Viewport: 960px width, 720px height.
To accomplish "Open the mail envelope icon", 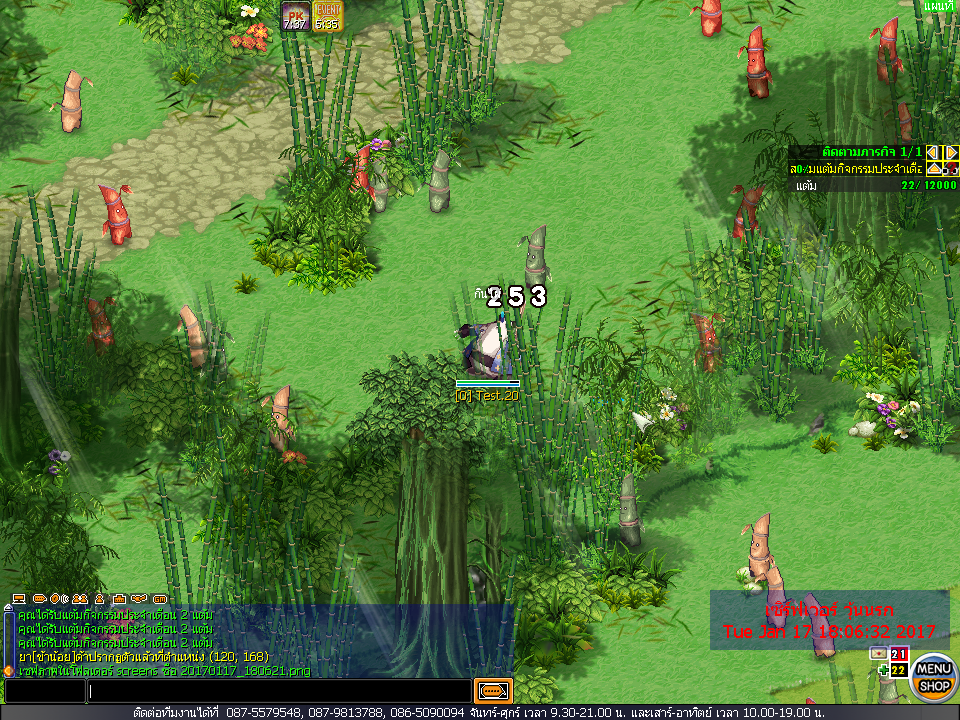I will point(879,653).
